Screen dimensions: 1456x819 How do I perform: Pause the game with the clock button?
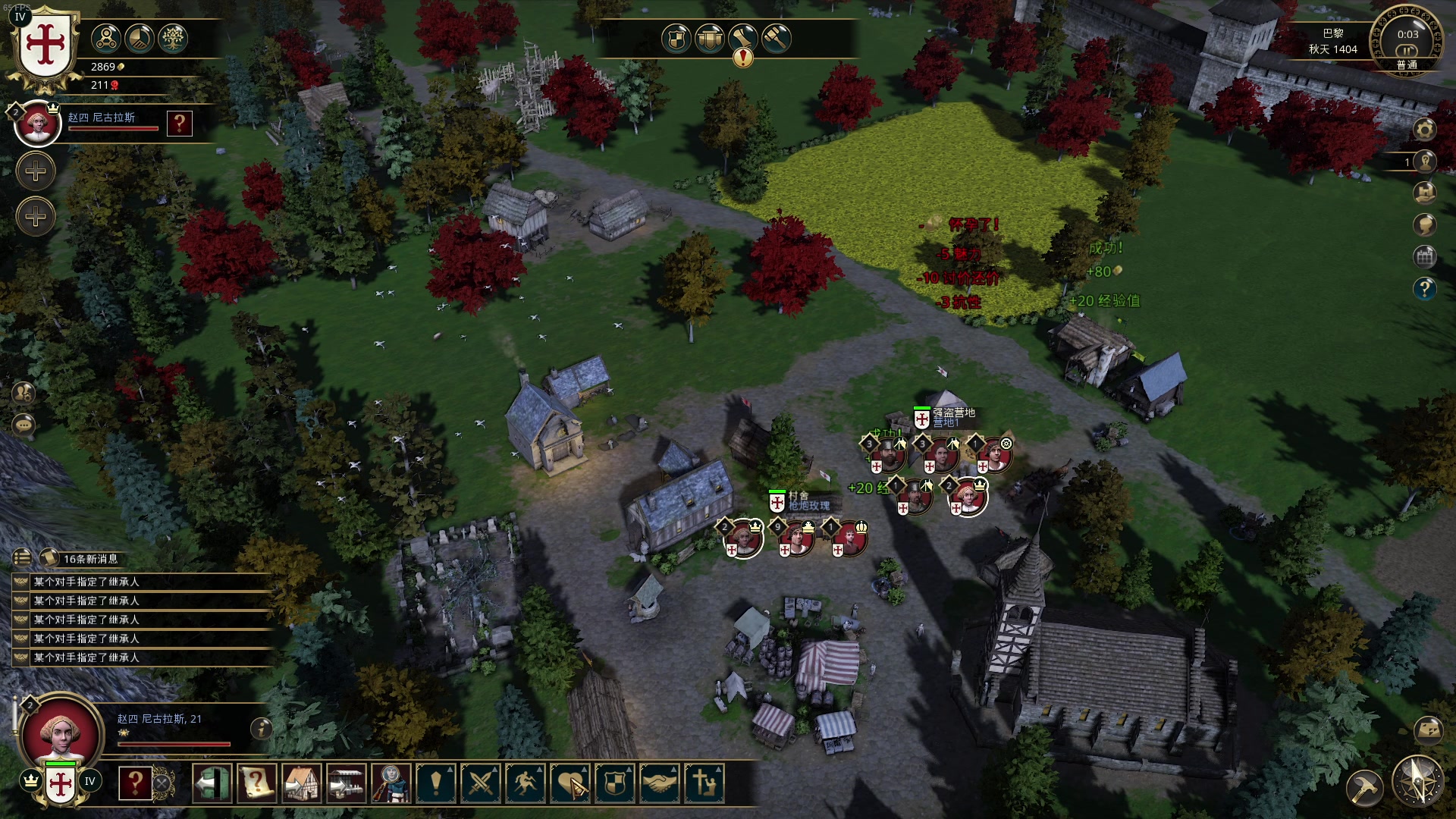point(1407,51)
